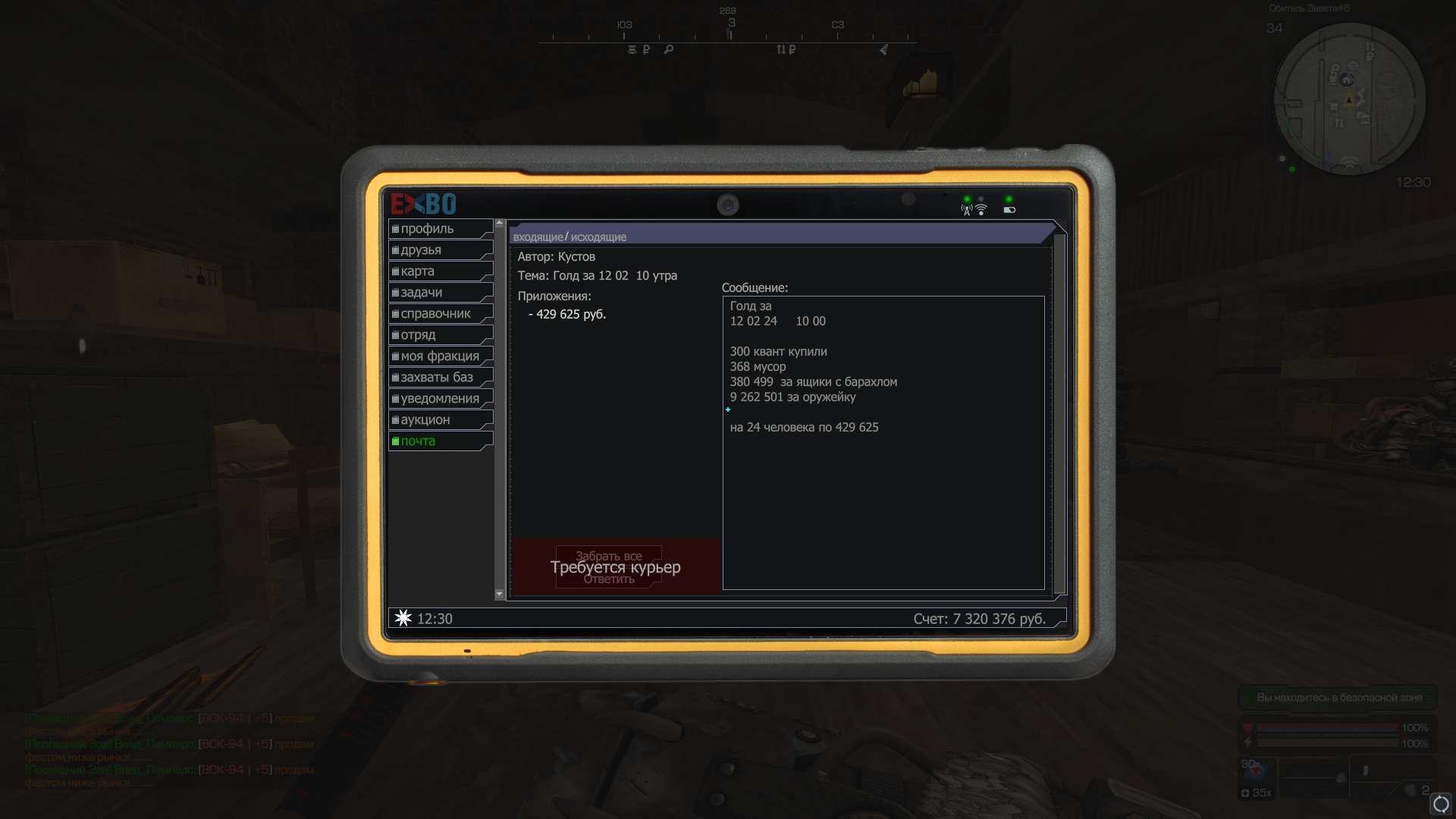Screen dimensions: 1456x819
Task: Click the circular minimap
Action: click(x=1349, y=99)
